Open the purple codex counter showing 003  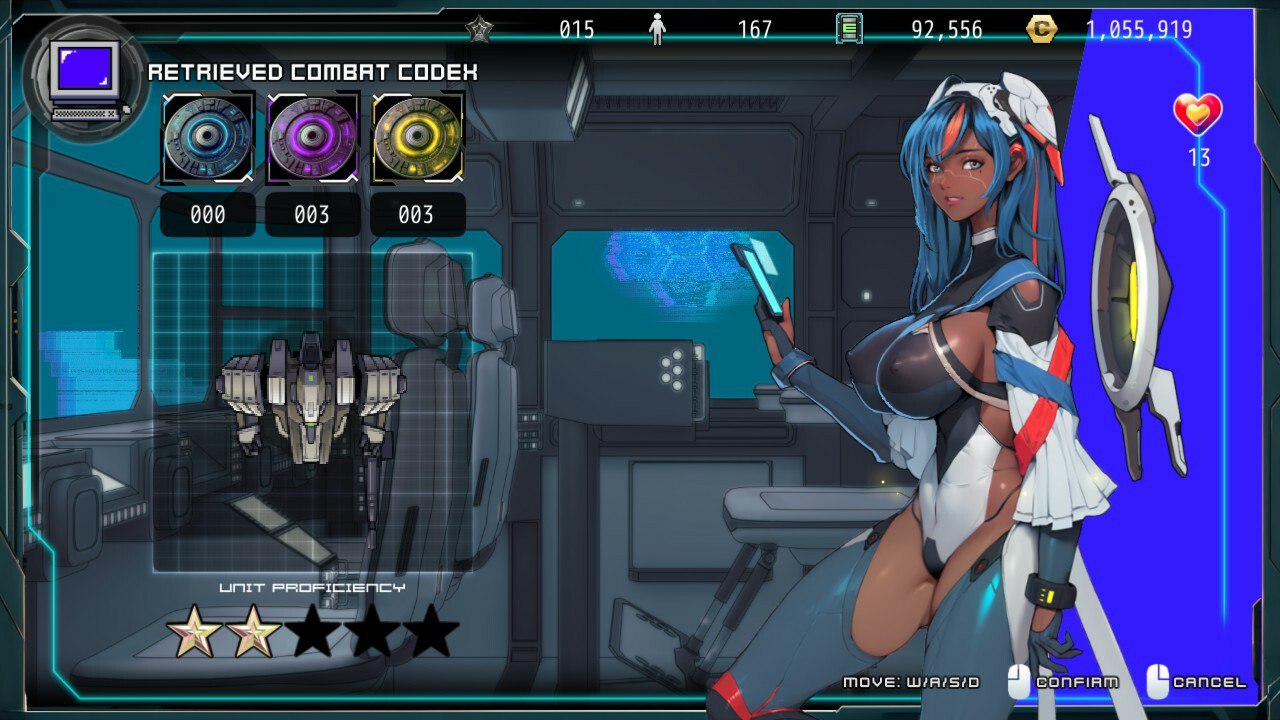[x=312, y=213]
